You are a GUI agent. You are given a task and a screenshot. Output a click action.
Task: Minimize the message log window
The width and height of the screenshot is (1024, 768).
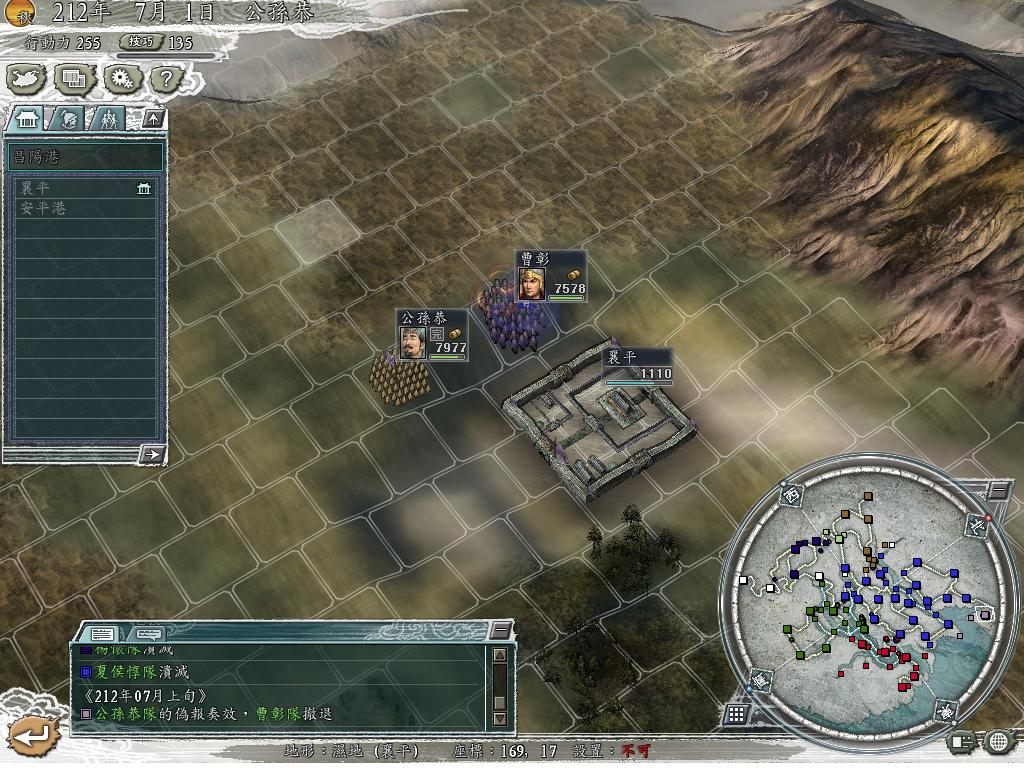click(x=500, y=630)
